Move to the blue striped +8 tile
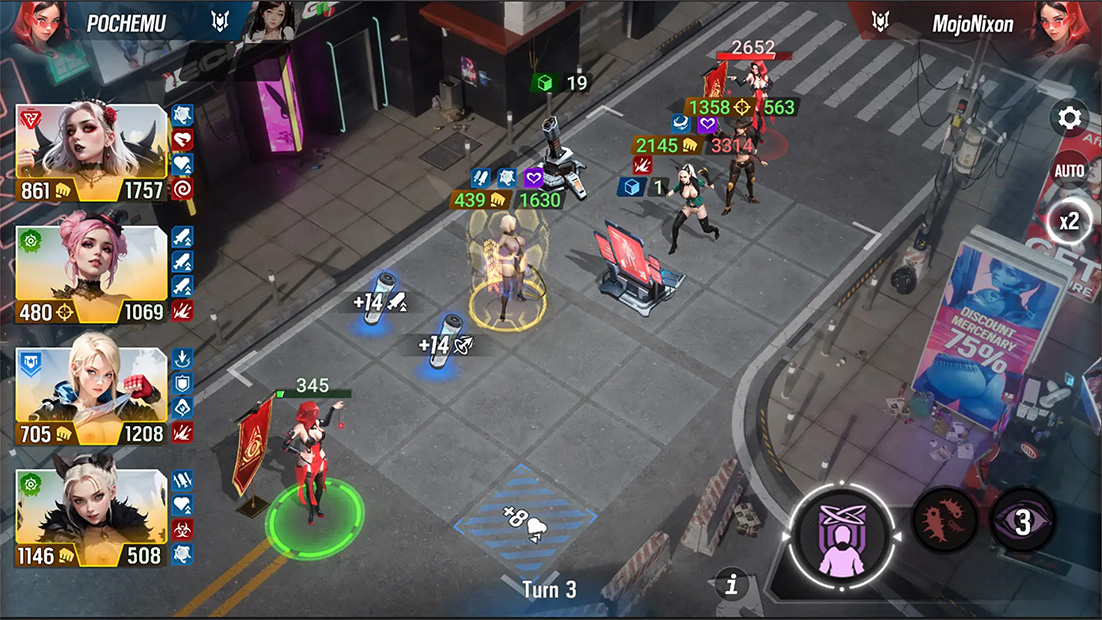This screenshot has height=620, width=1102. 524,519
